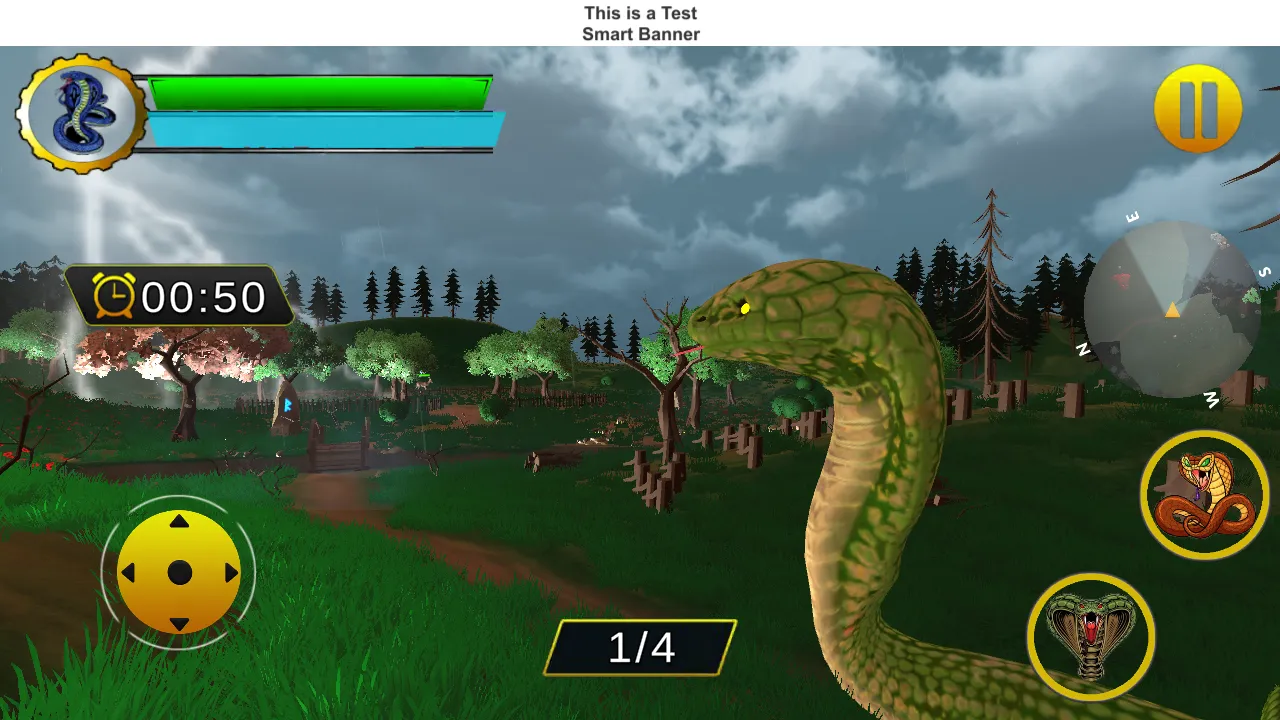1280x720 pixels.
Task: Click the alarm clock timer icon
Action: point(113,297)
